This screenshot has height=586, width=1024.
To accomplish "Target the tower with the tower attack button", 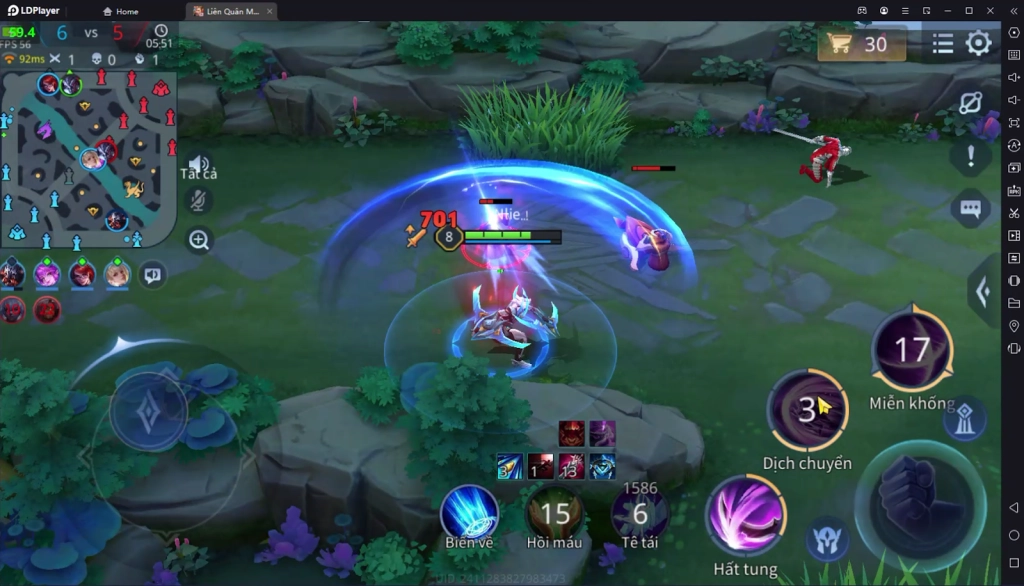I will point(962,420).
